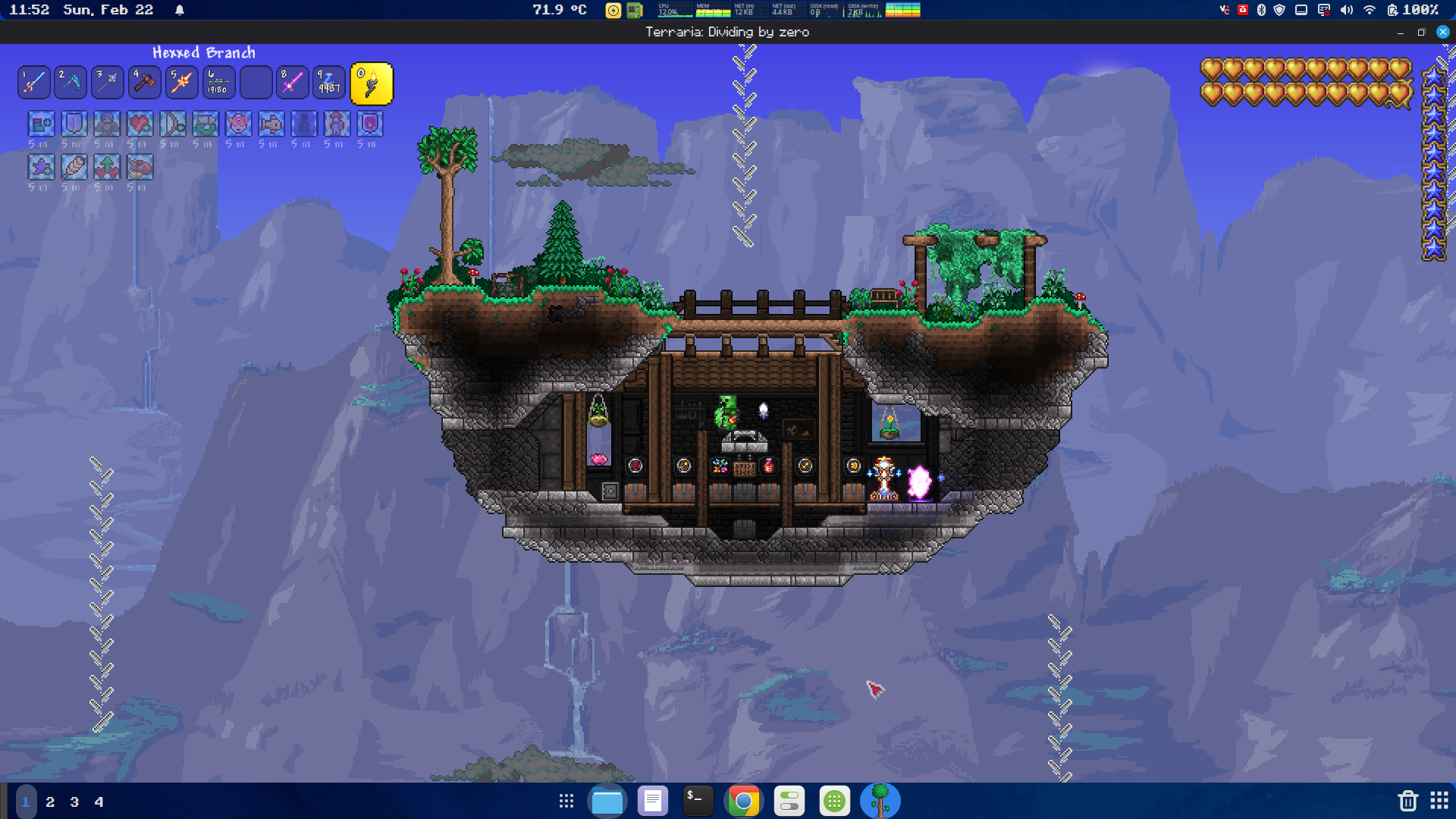Image resolution: width=1456 pixels, height=819 pixels.
Task: Choose the pink sword in slot 8
Action: tap(292, 83)
